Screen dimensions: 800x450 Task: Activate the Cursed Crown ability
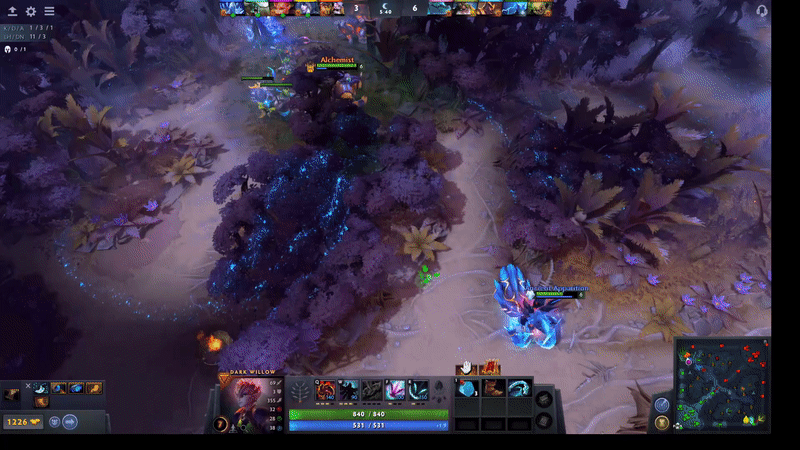click(371, 390)
